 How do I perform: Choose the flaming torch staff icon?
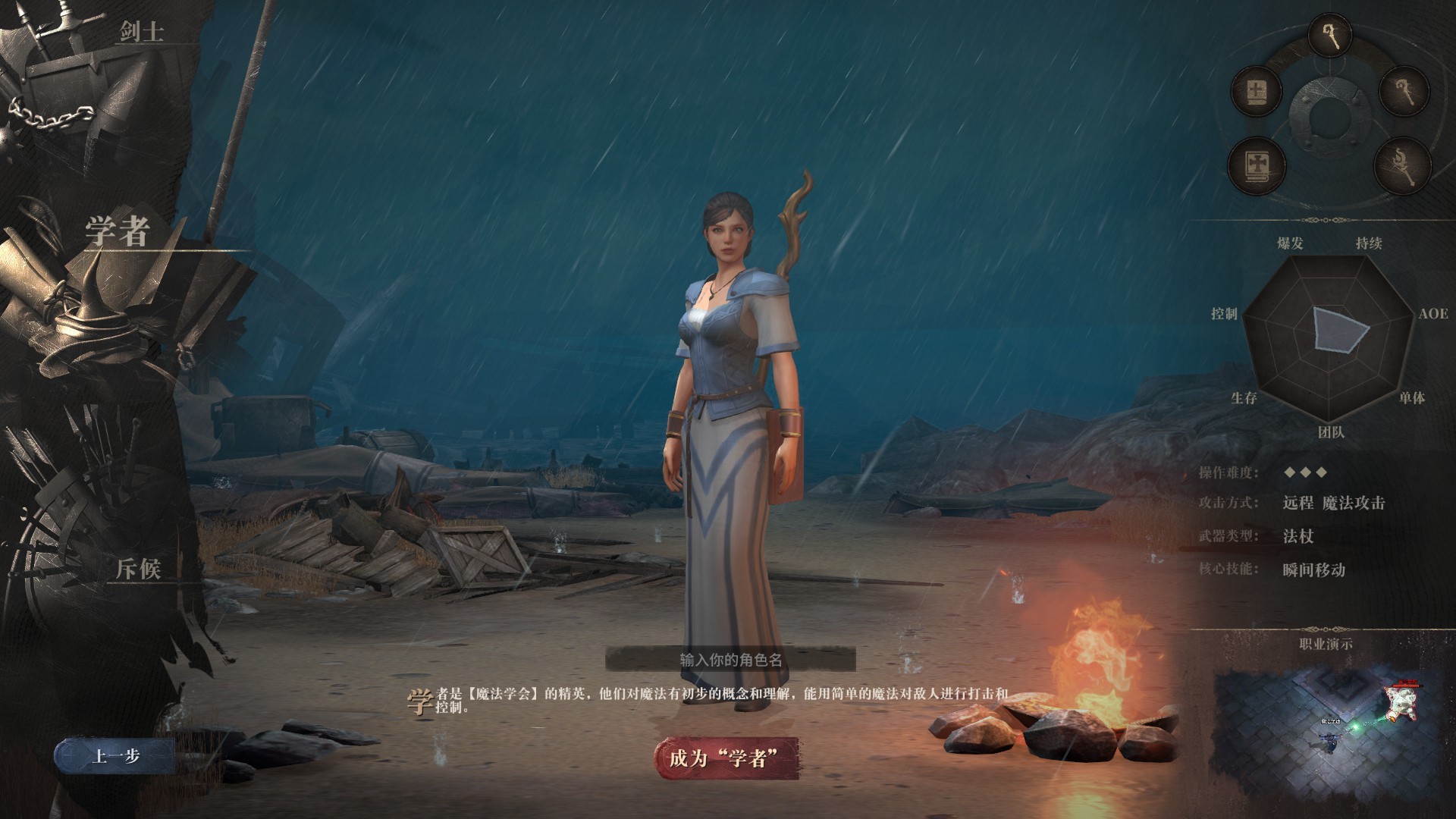(x=1402, y=166)
